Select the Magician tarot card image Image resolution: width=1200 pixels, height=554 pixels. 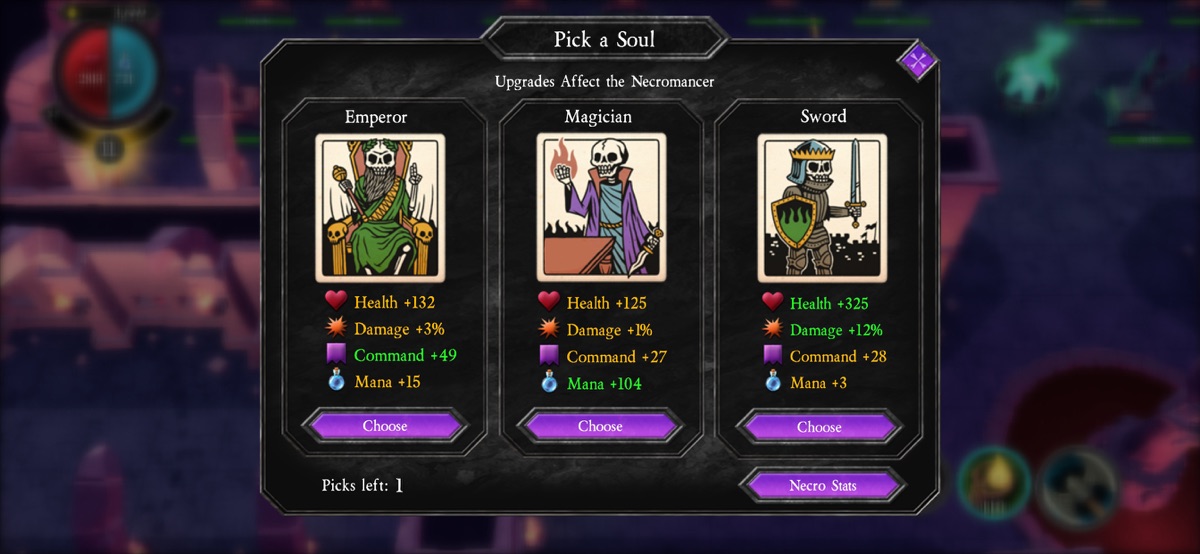601,208
